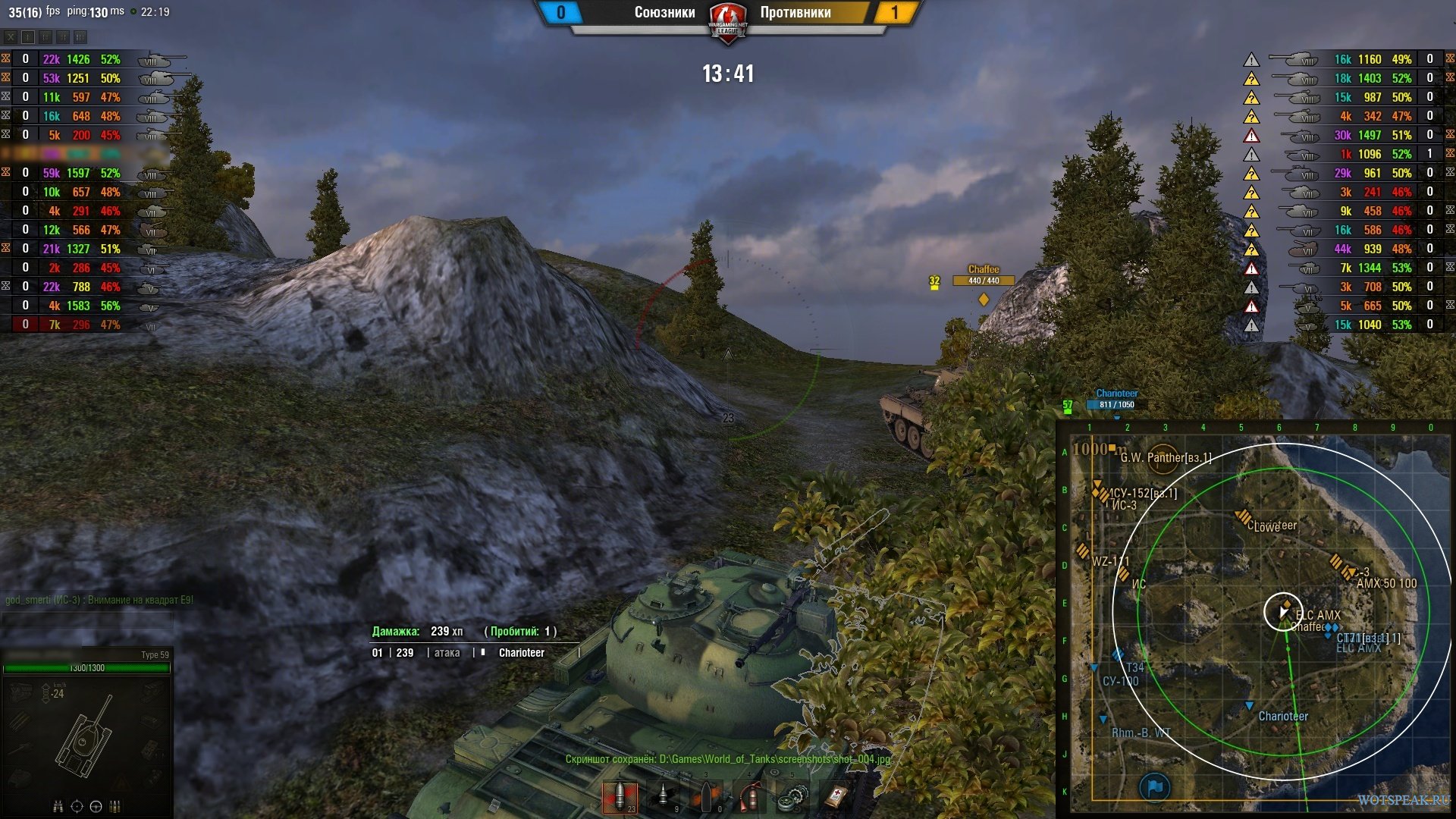Click the blue flag base marker on minimap
Viewport: 1456px width, 819px height.
tap(1154, 787)
